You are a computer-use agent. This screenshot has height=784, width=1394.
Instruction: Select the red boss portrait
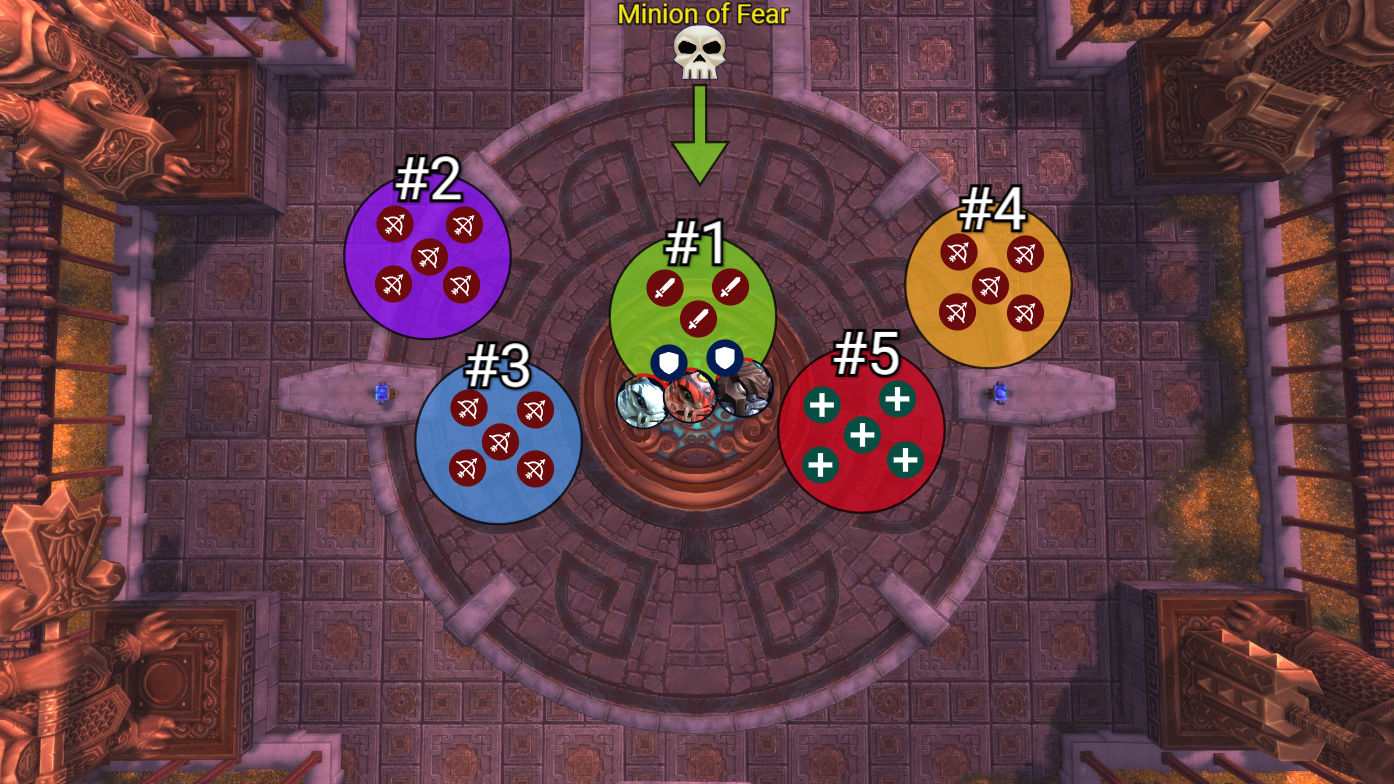coord(690,396)
